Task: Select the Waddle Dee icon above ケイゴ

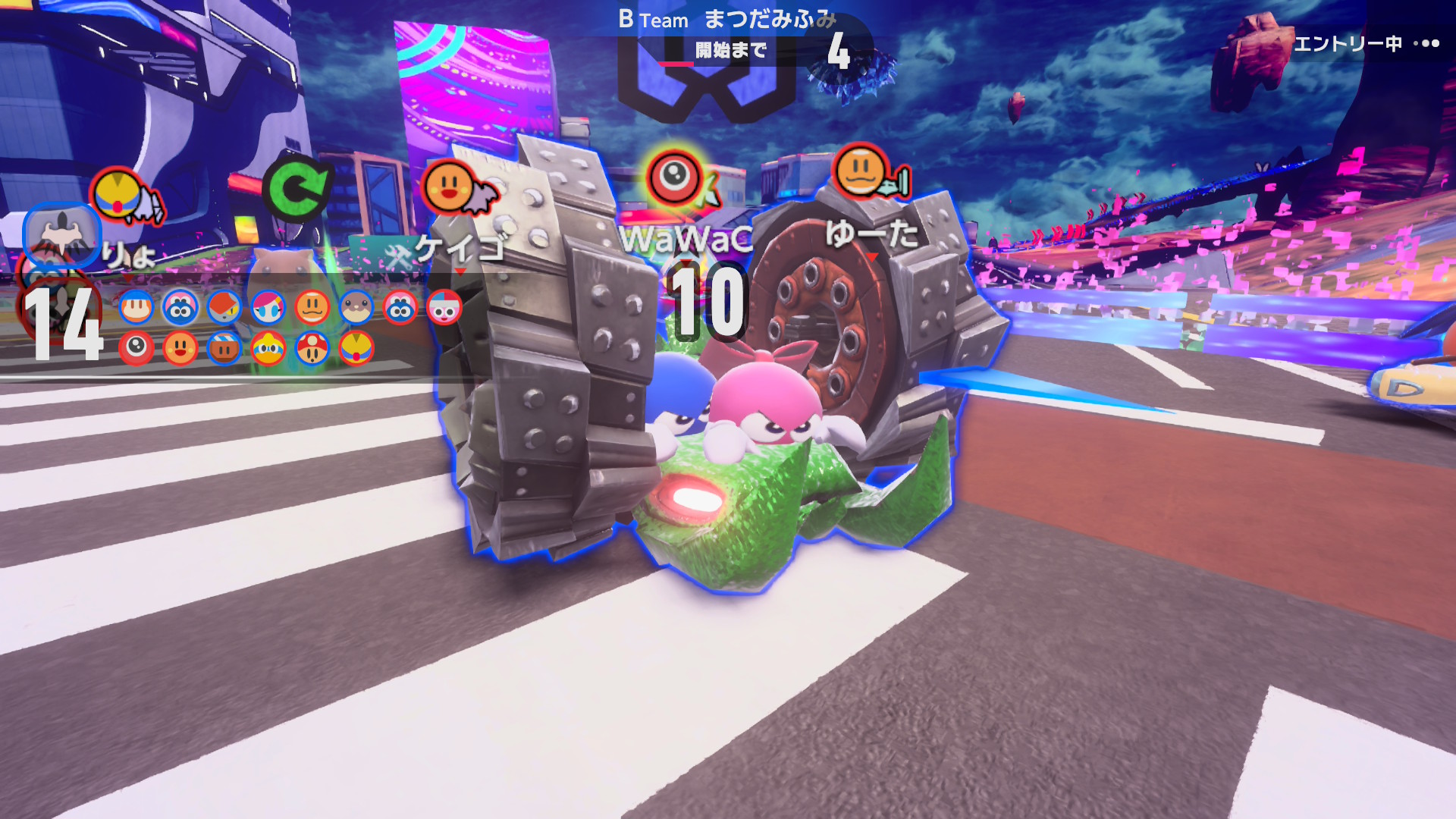Action: pyautogui.click(x=448, y=187)
